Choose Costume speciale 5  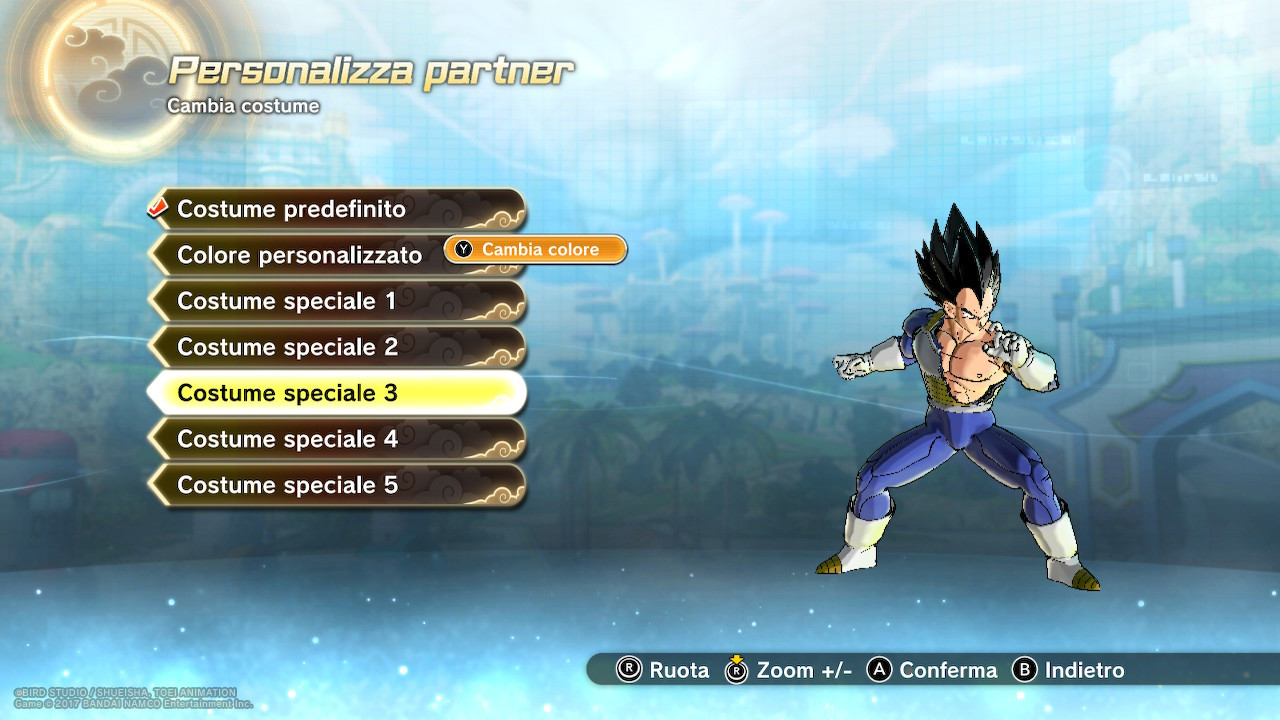288,485
